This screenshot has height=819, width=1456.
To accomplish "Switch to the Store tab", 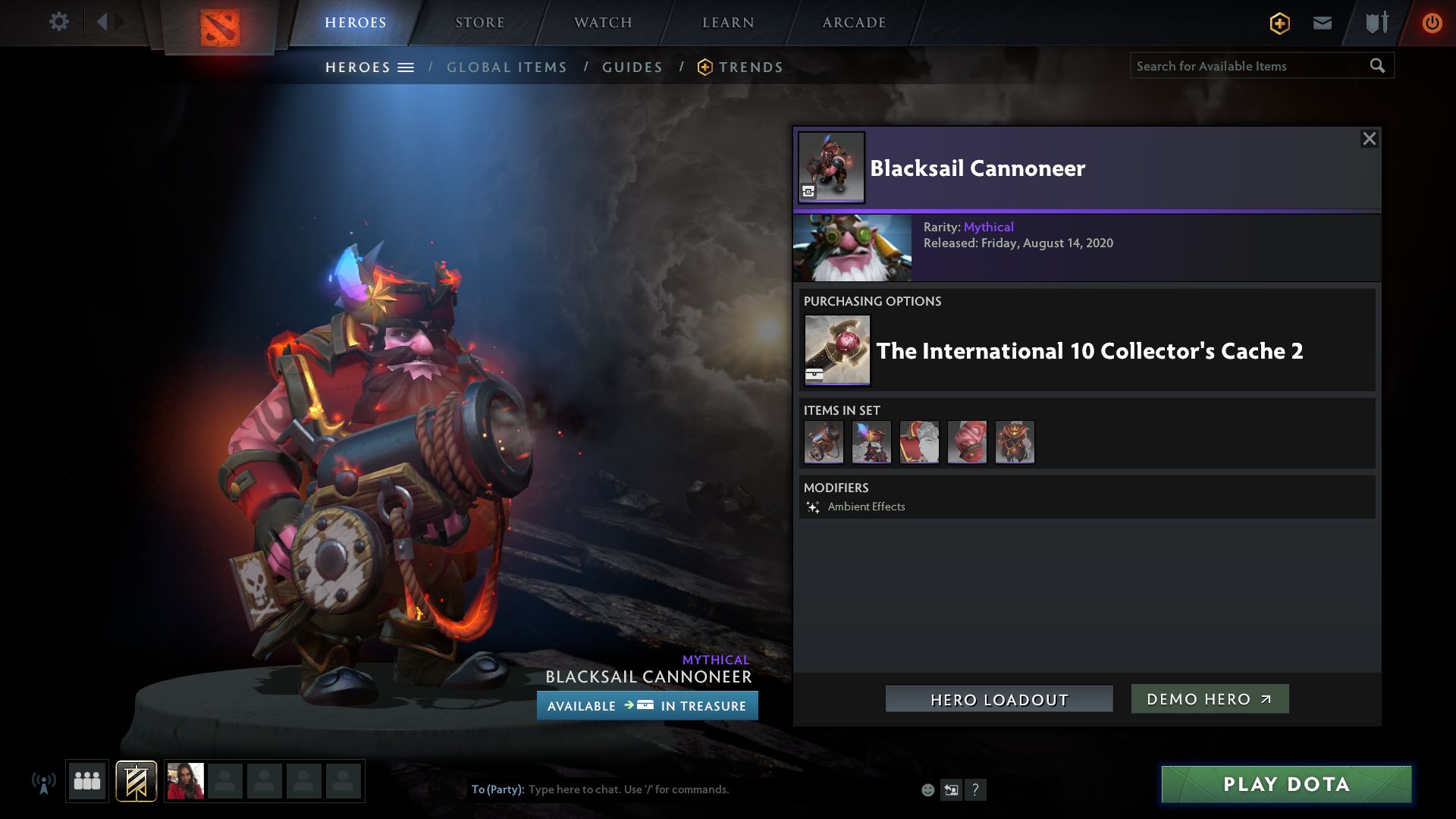I will coord(479,23).
